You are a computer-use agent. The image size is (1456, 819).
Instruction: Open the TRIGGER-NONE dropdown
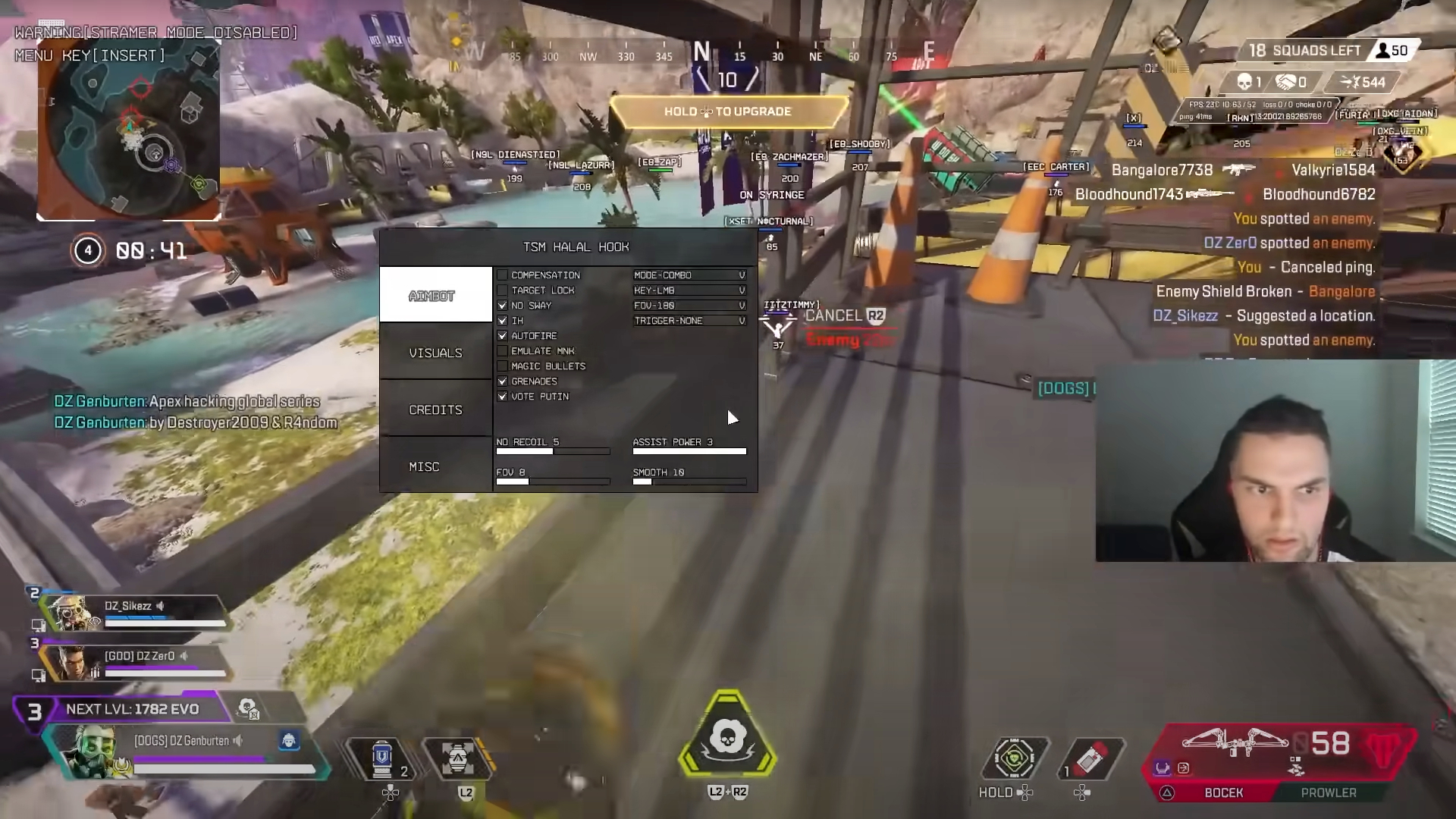(689, 321)
